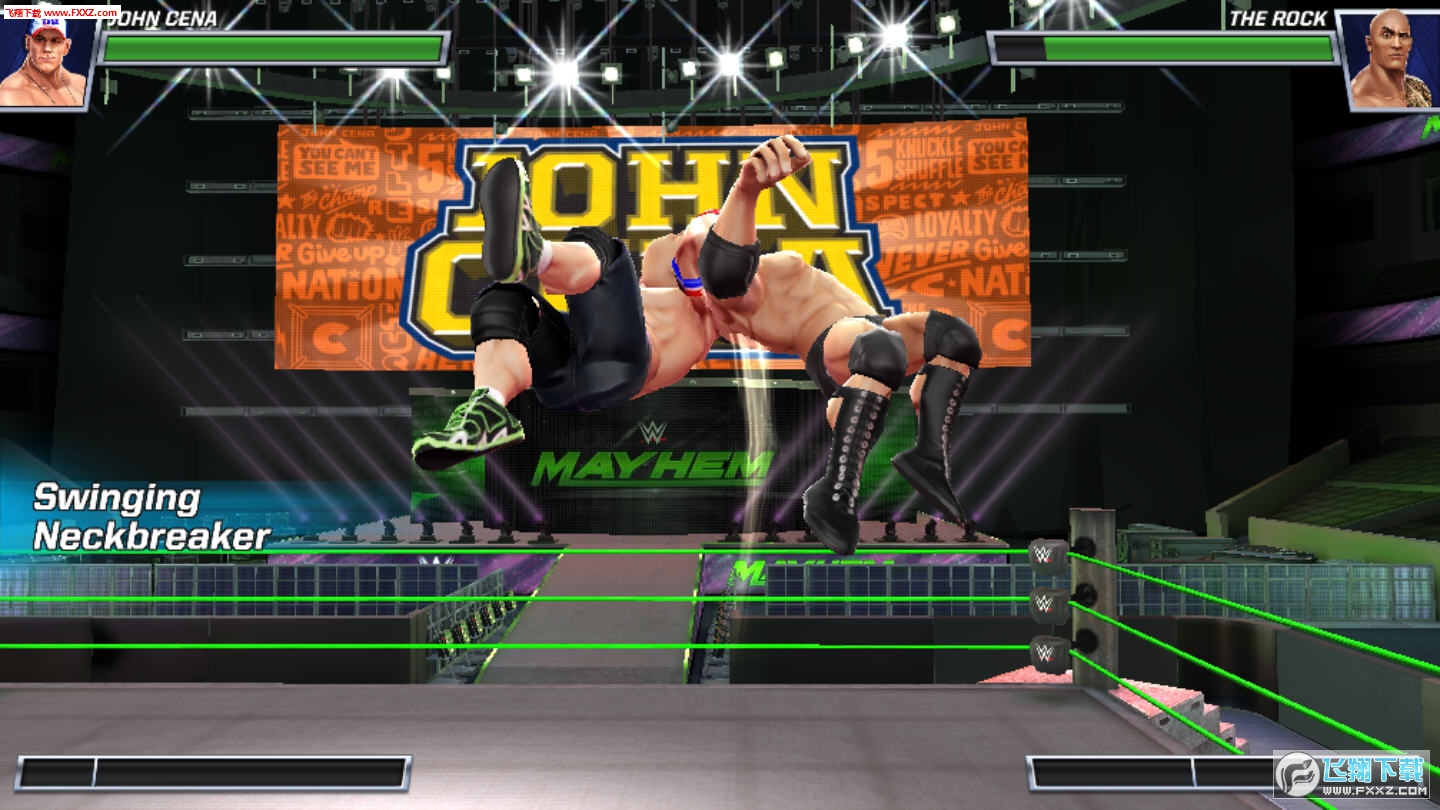1440x810 pixels.
Task: Click John Cena's portrait icon
Action: click(47, 62)
